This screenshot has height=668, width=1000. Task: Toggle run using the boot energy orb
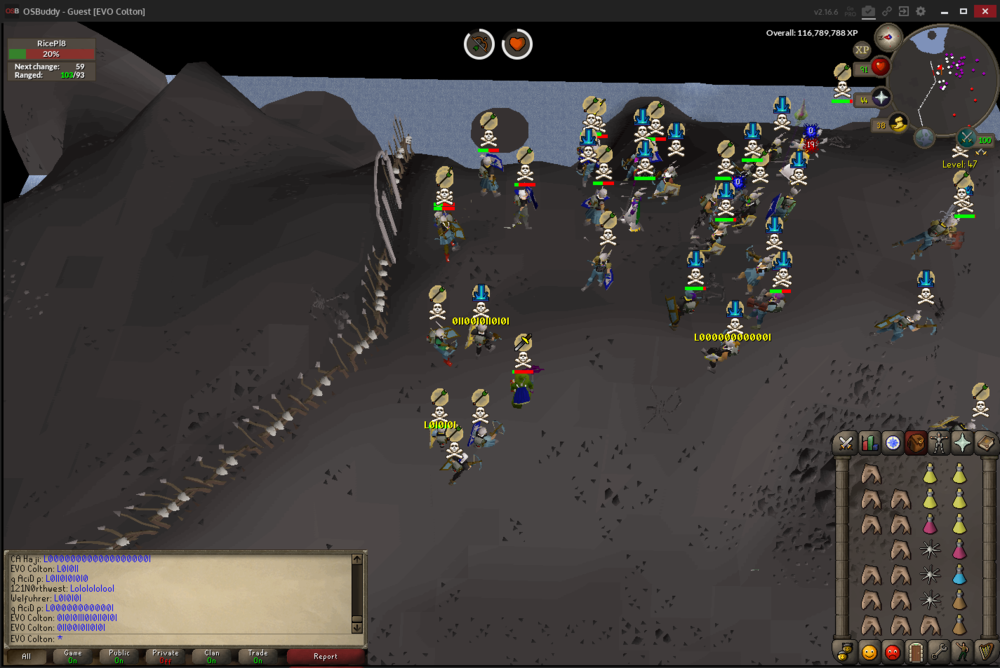897,123
